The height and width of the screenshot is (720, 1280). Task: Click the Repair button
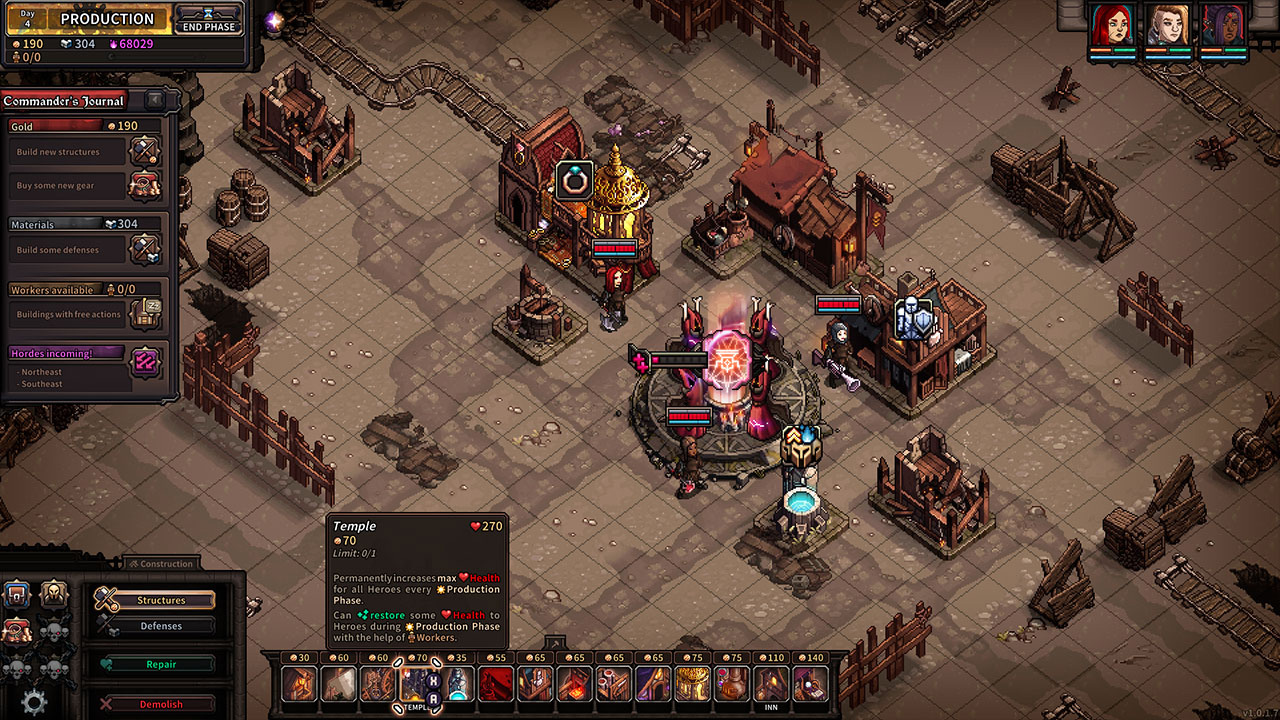coord(161,663)
